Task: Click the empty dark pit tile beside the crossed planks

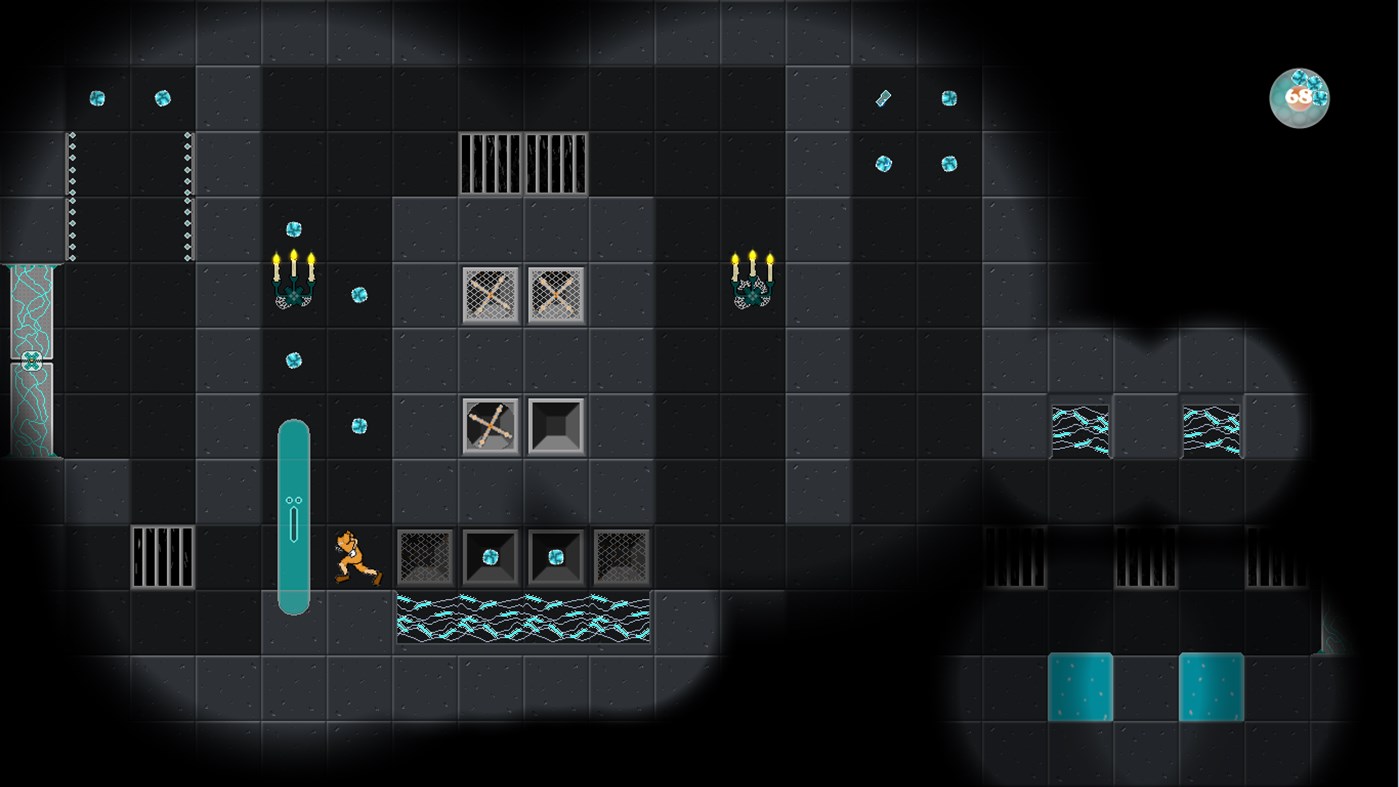Action: click(x=555, y=424)
